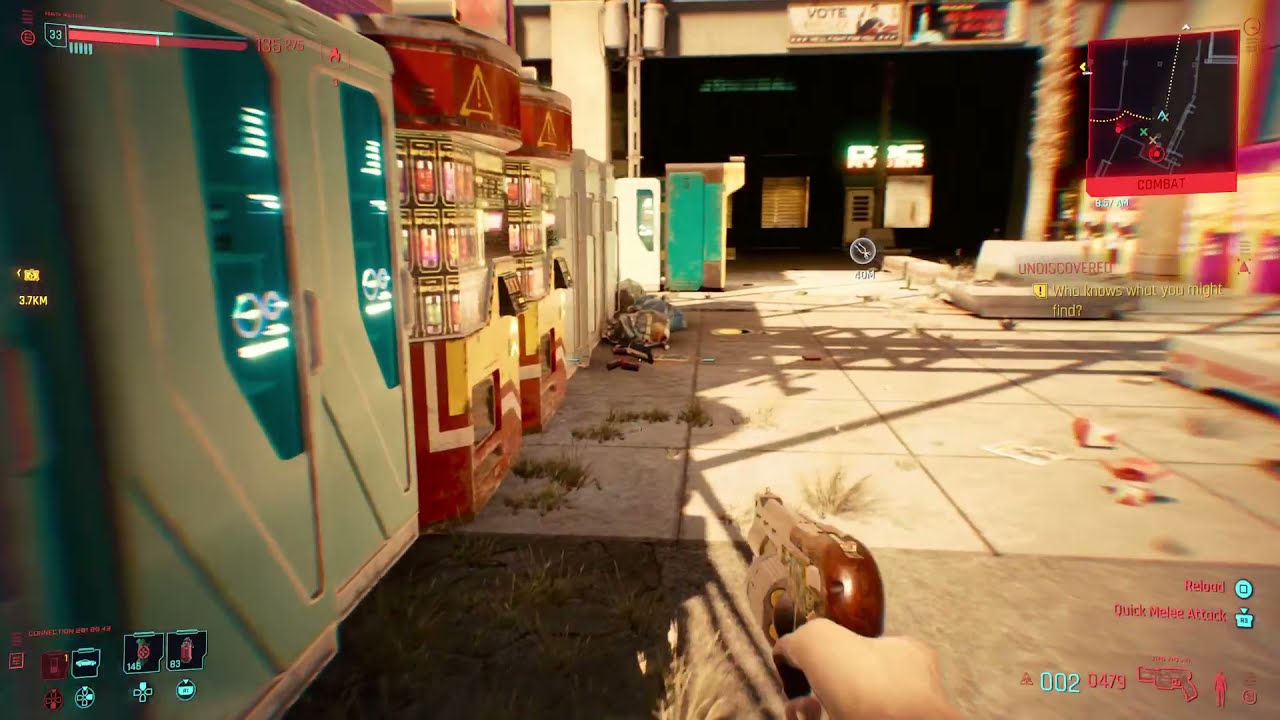The height and width of the screenshot is (720, 1280).
Task: Toggle the d-pad left grenade selector
Action: coord(143,694)
